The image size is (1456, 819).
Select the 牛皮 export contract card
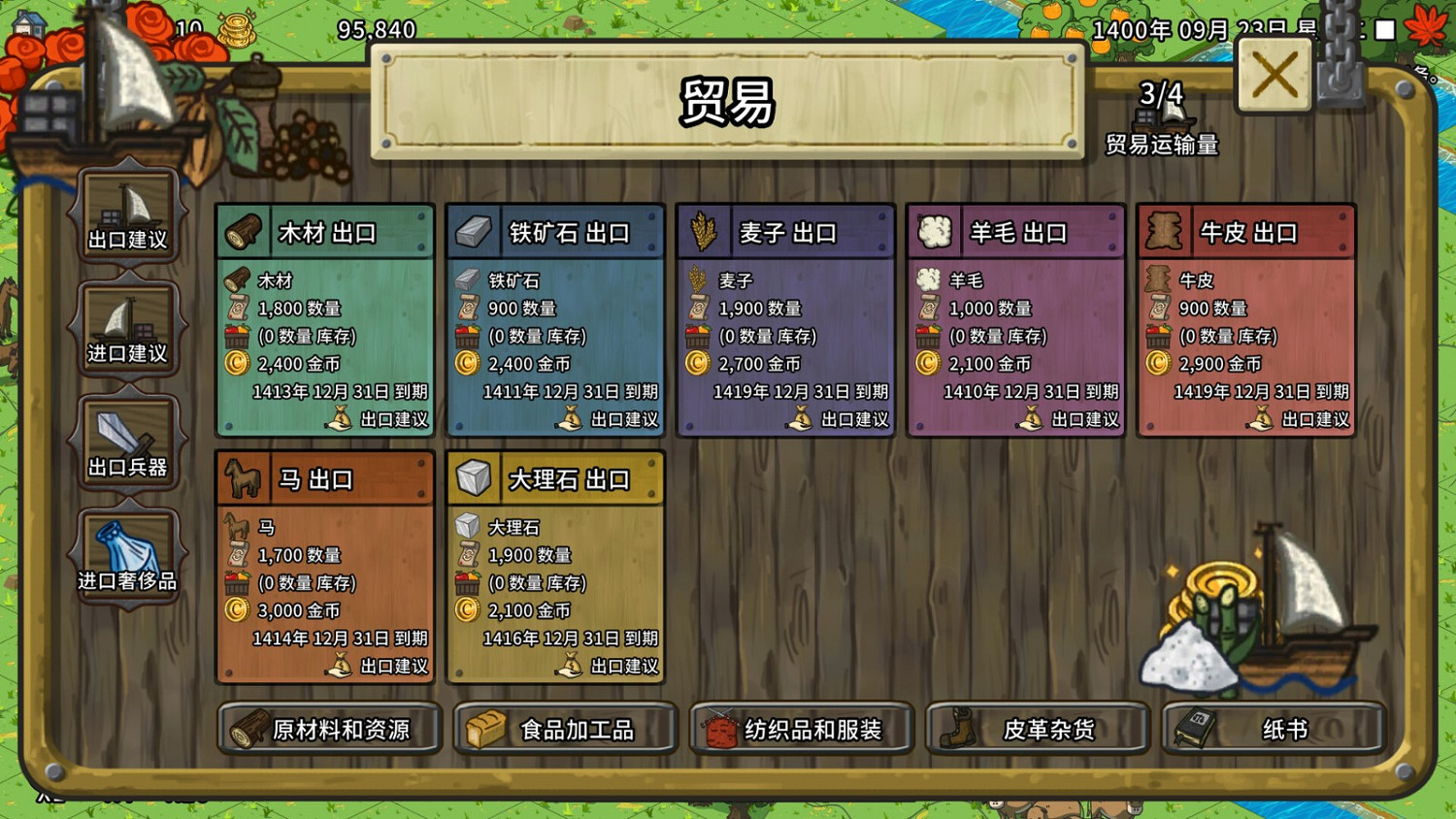click(x=1245, y=320)
